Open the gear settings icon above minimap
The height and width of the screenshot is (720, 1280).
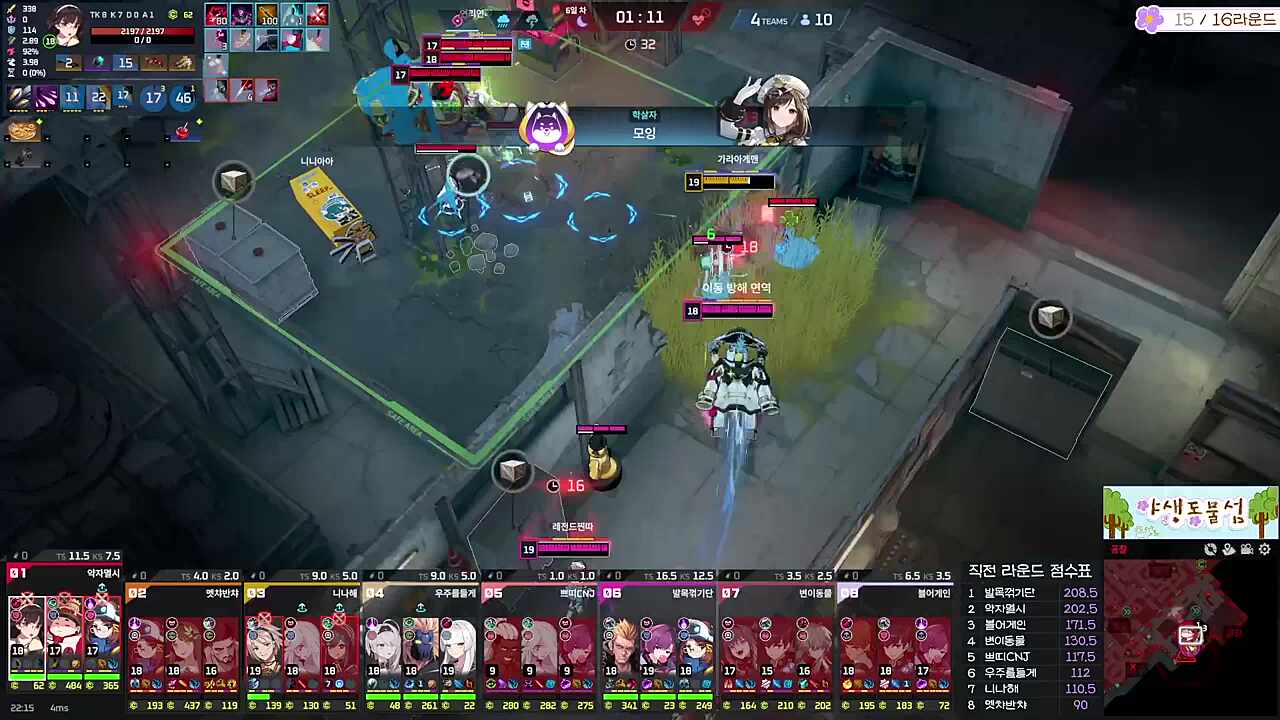(1265, 549)
